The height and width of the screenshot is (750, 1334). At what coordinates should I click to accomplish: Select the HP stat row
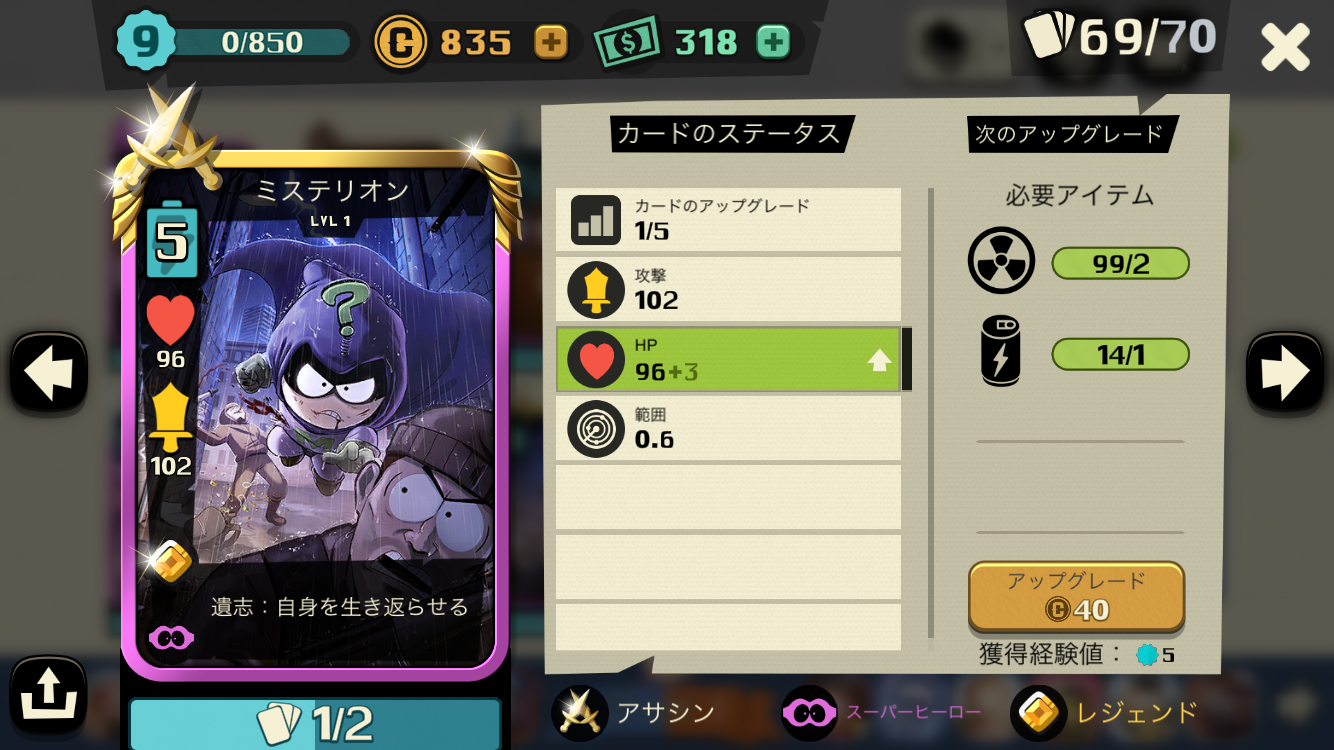(x=728, y=359)
